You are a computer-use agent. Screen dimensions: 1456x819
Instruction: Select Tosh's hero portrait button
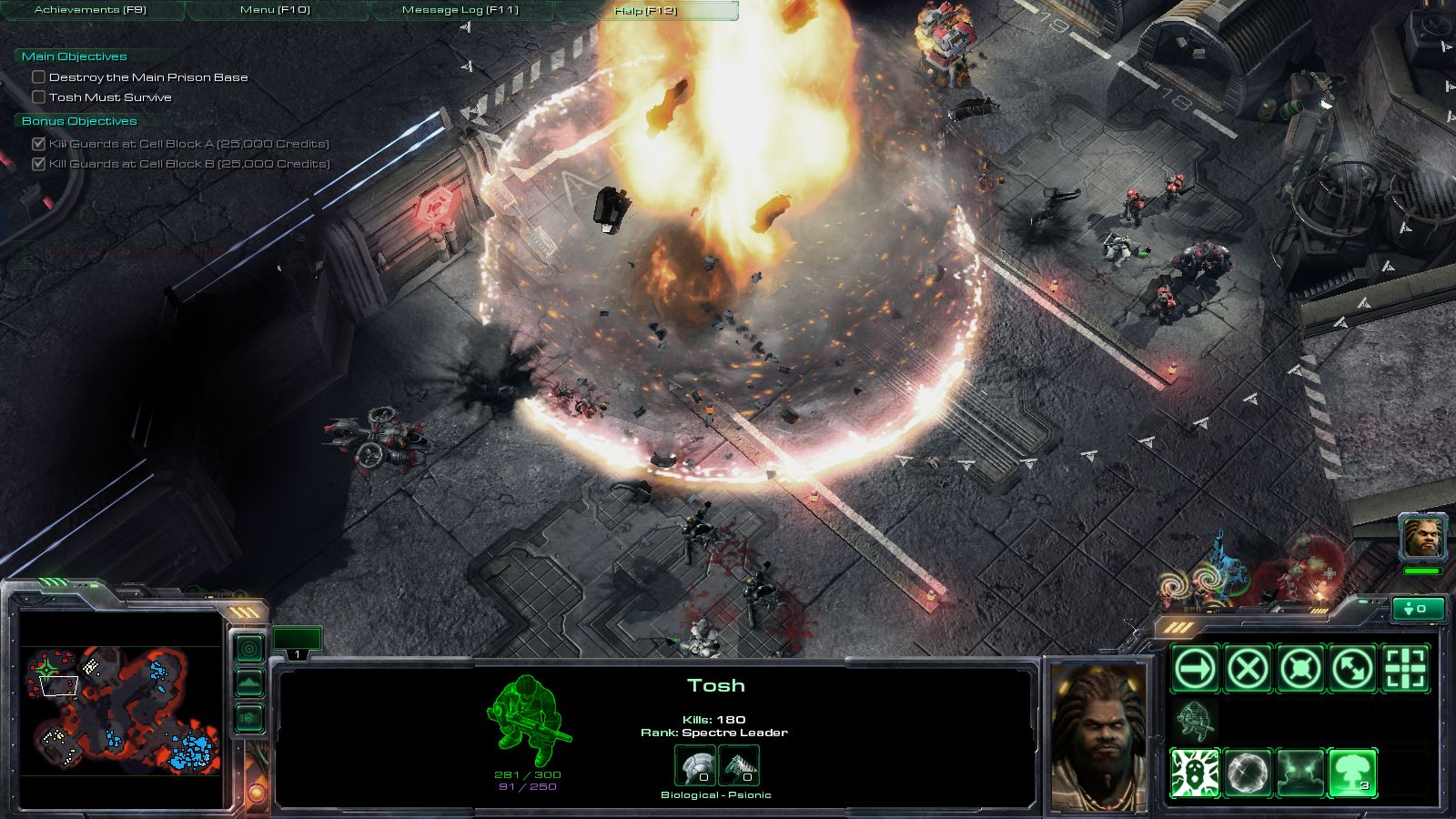pyautogui.click(x=1422, y=538)
